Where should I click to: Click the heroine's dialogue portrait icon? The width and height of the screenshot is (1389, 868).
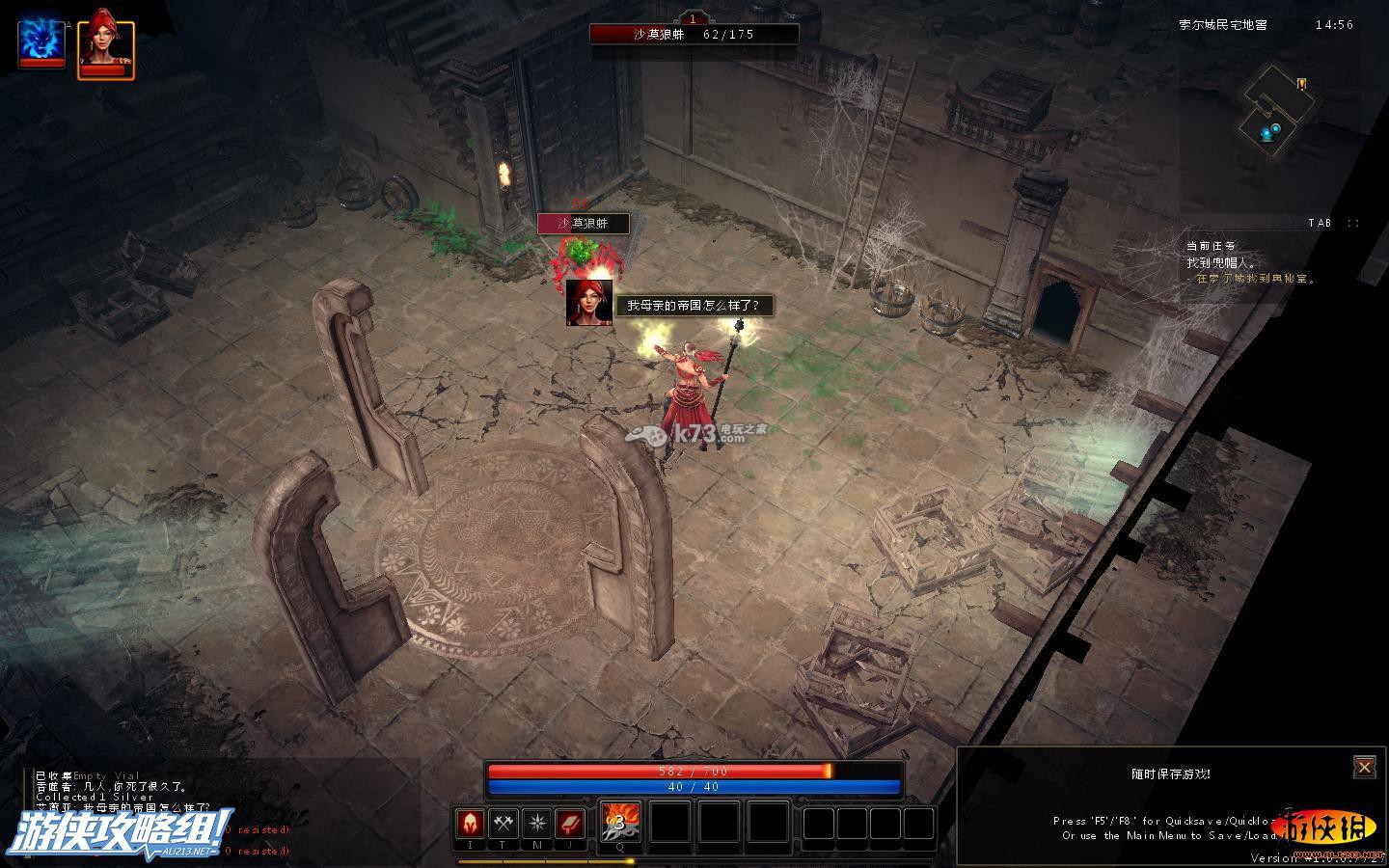588,302
